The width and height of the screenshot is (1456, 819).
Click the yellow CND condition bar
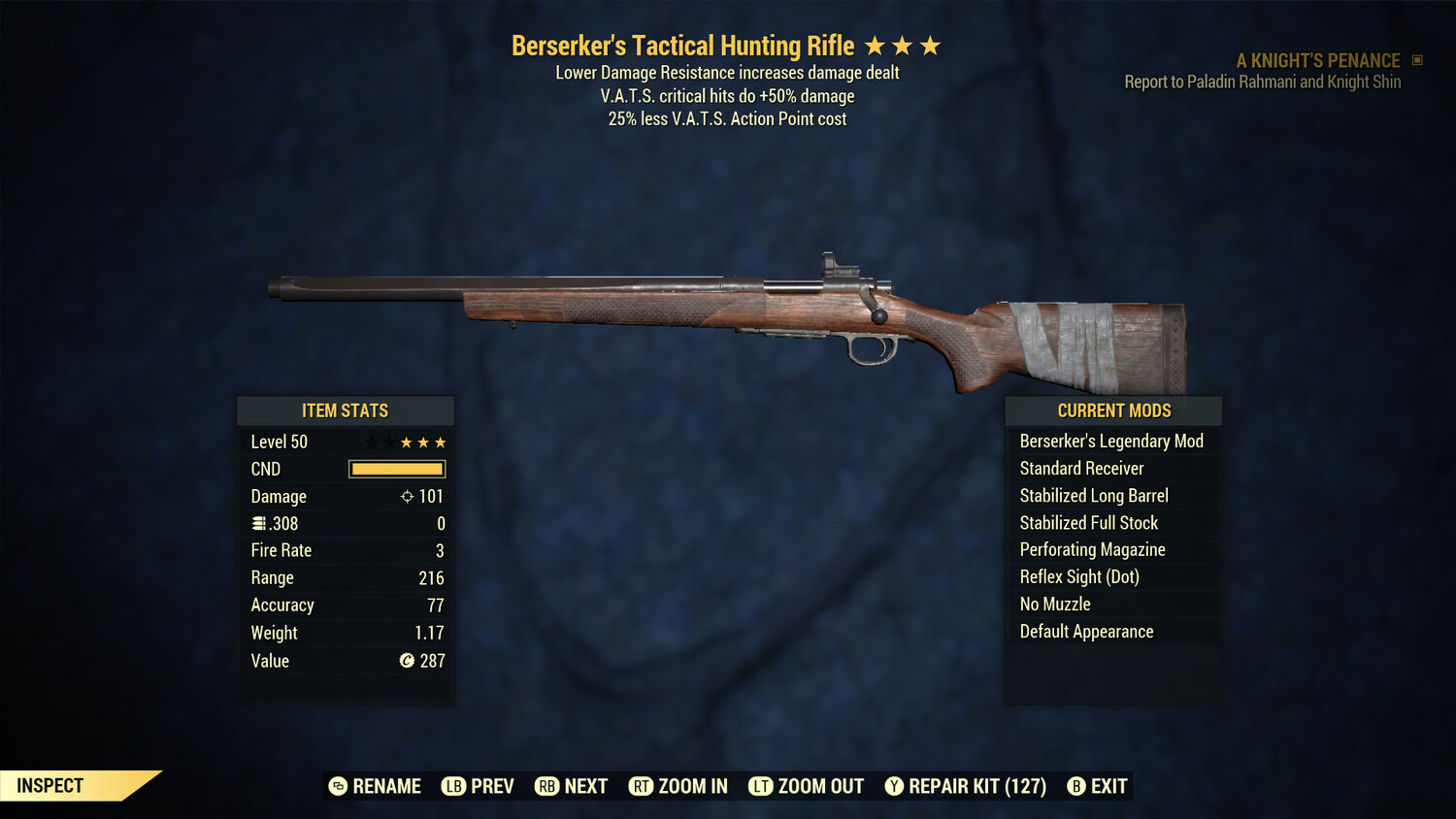pos(396,469)
